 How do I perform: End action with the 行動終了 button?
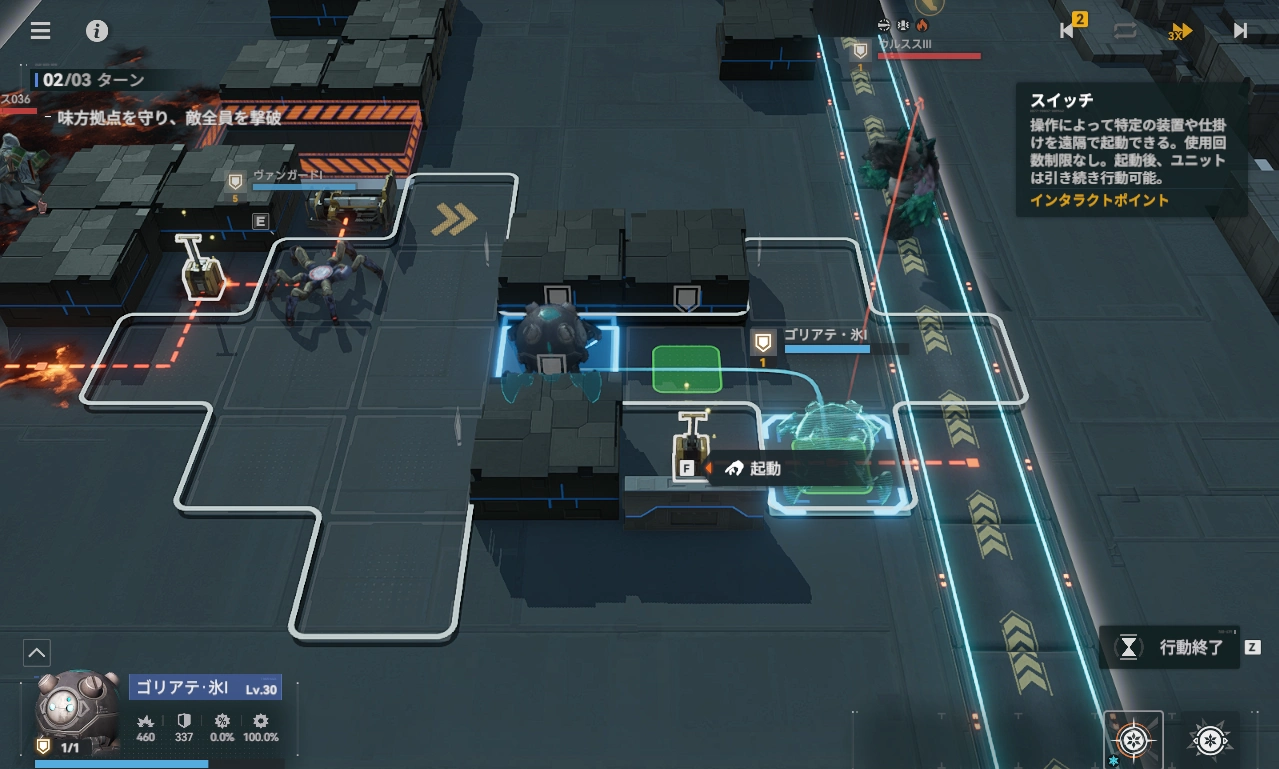coord(1172,647)
